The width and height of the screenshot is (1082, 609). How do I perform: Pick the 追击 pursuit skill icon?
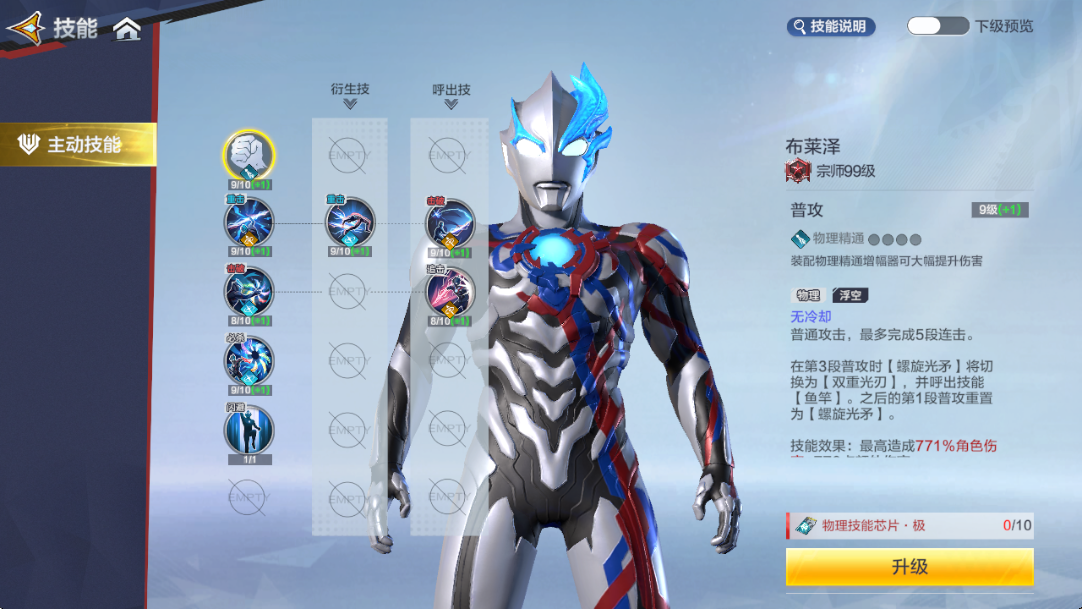(x=450, y=292)
